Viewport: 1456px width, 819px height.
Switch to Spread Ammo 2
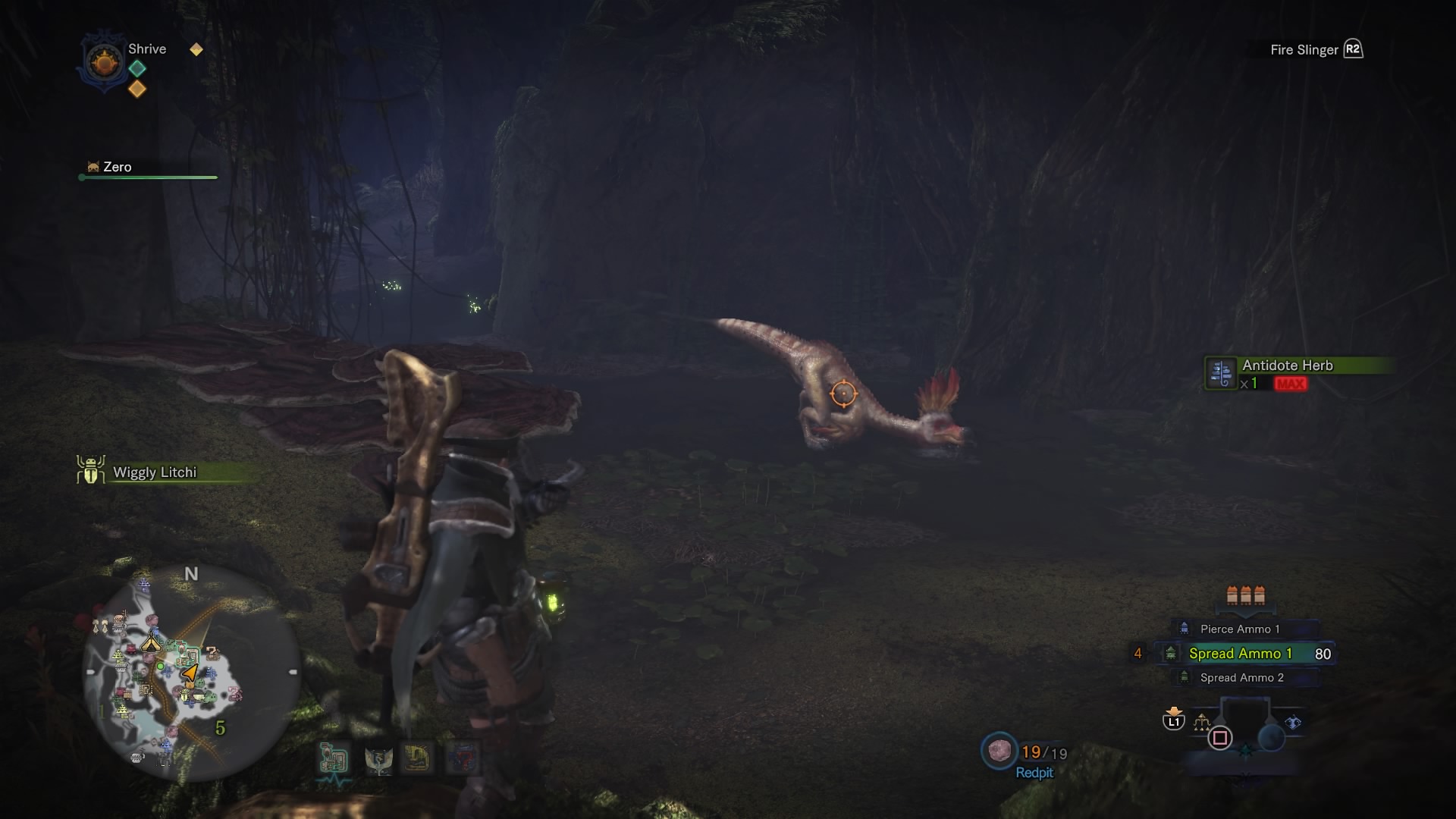1241,678
